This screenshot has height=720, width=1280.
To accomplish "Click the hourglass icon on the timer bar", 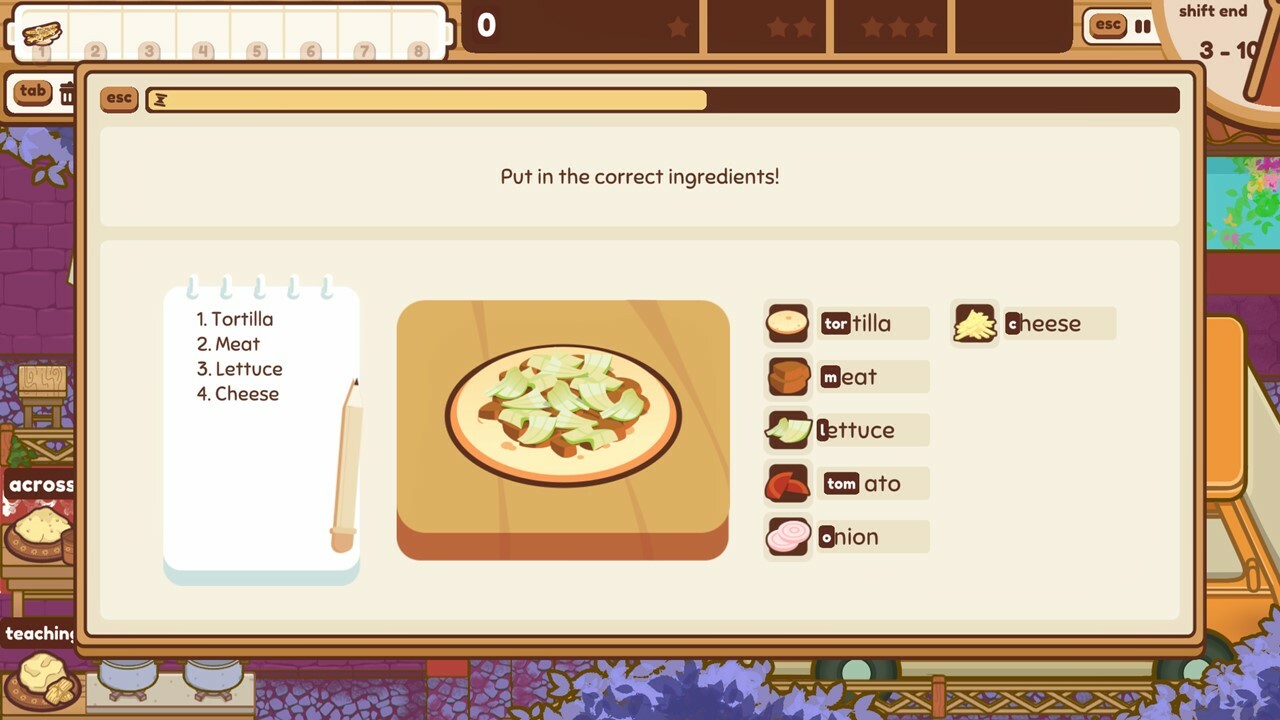I will [160, 99].
